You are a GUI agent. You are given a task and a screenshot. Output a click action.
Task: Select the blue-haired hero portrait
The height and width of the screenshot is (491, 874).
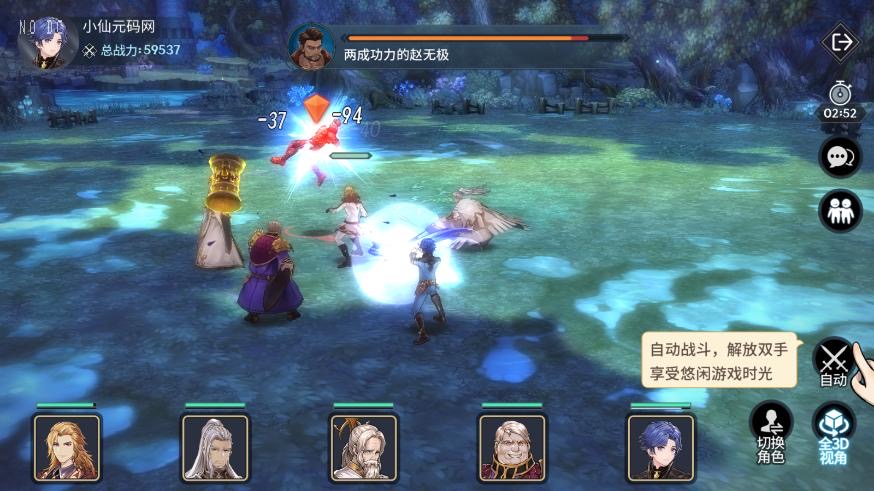tap(660, 447)
